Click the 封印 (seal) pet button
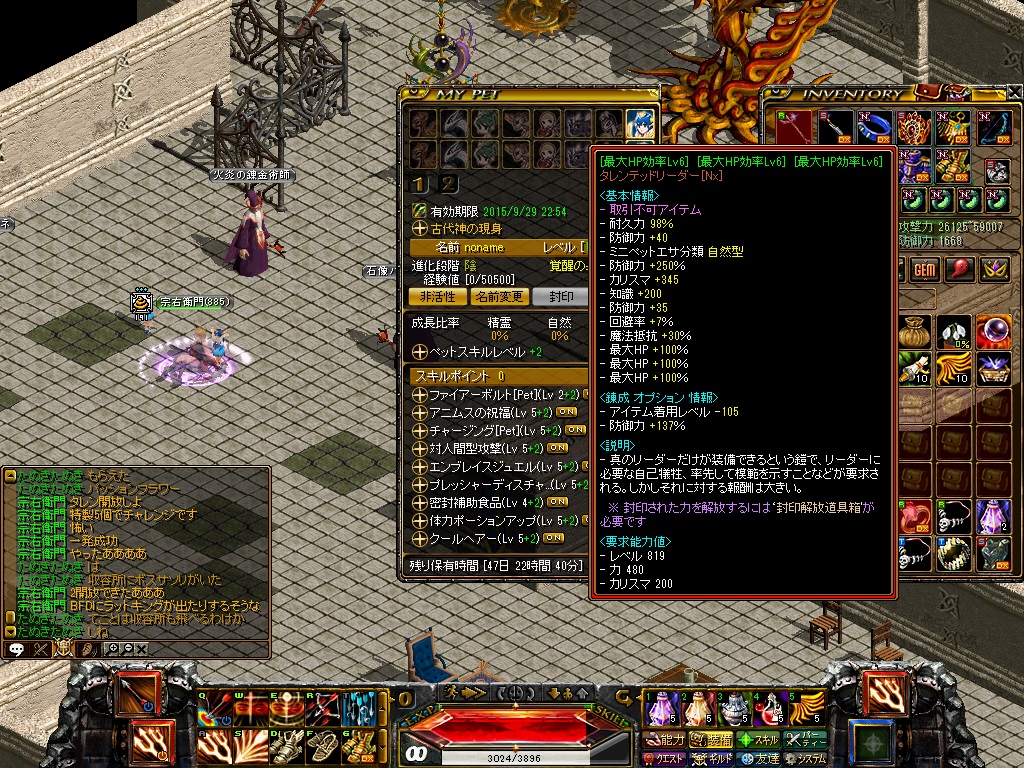The height and width of the screenshot is (768, 1024). click(x=559, y=297)
